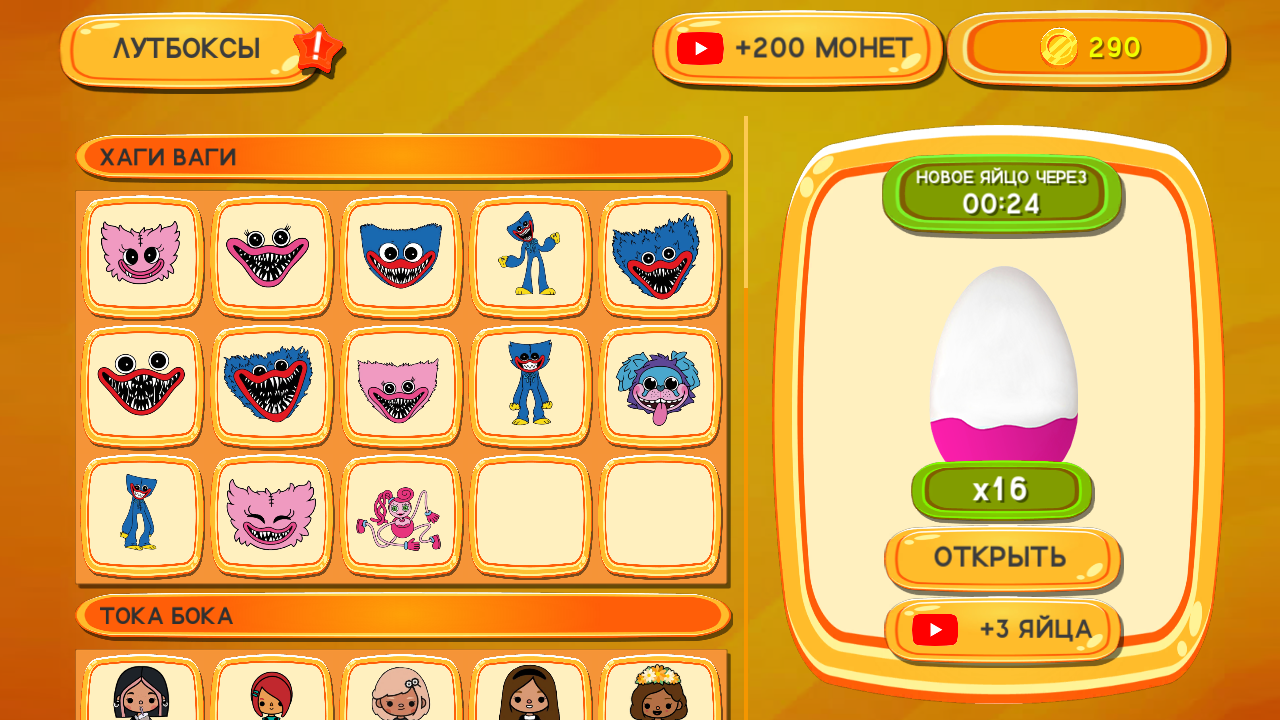
Task: Select the Mommy Long Legs character card
Action: (401, 517)
